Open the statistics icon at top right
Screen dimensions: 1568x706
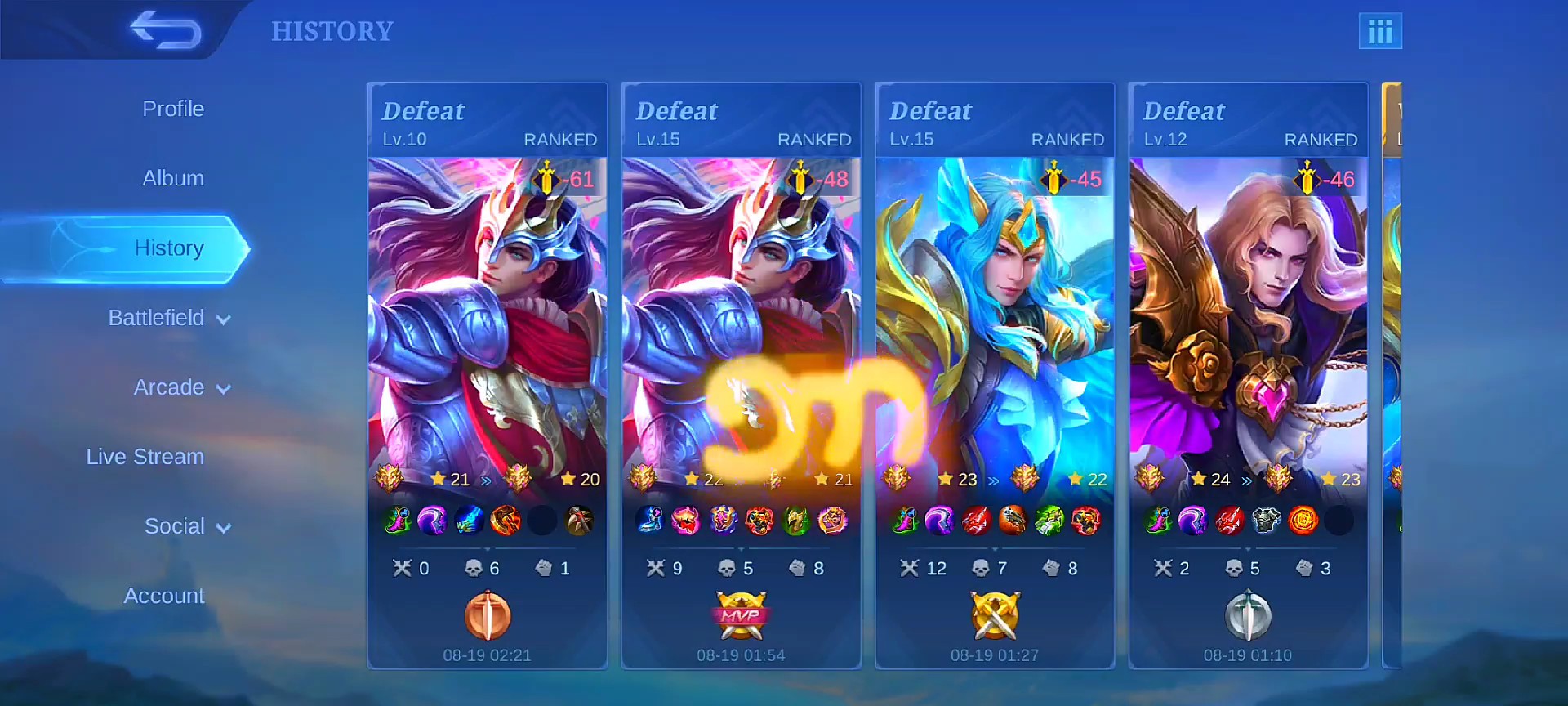click(1381, 31)
